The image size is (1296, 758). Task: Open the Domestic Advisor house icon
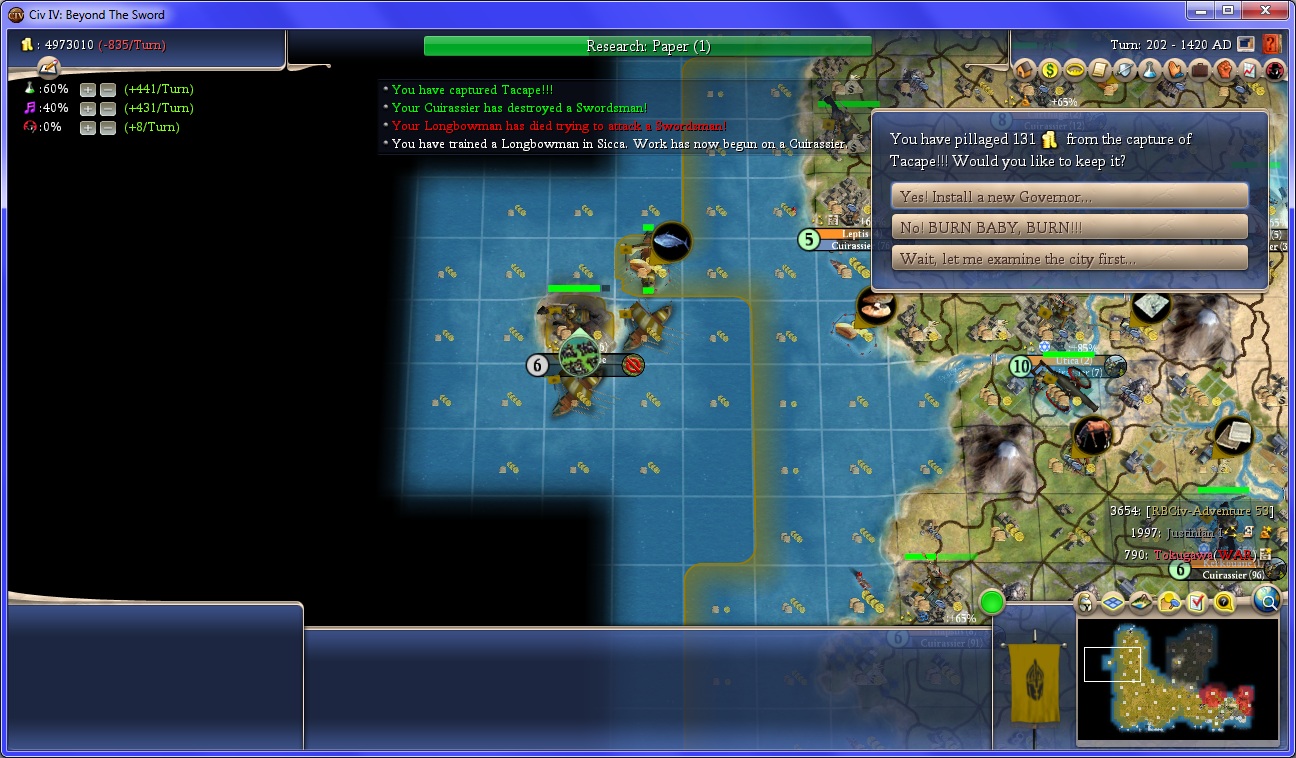(x=1024, y=70)
